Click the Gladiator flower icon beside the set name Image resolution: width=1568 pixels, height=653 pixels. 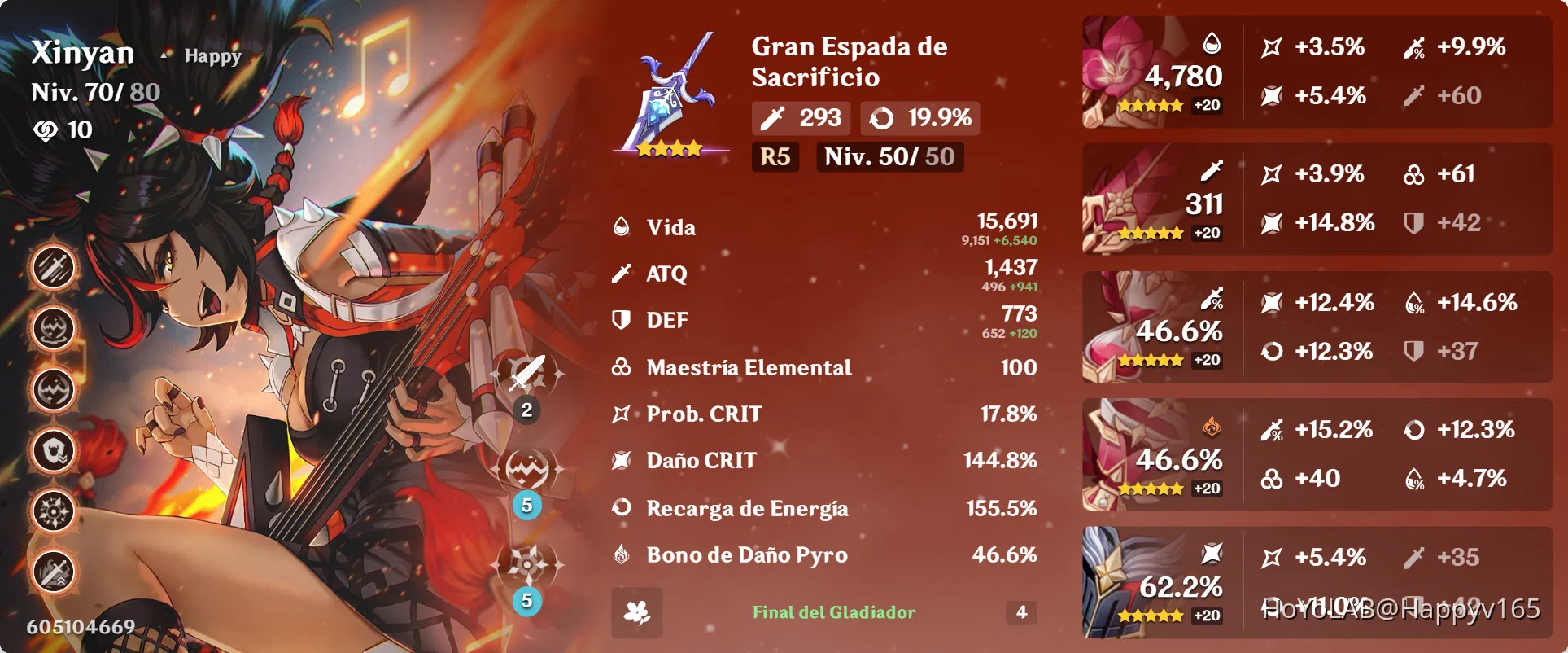(x=638, y=613)
